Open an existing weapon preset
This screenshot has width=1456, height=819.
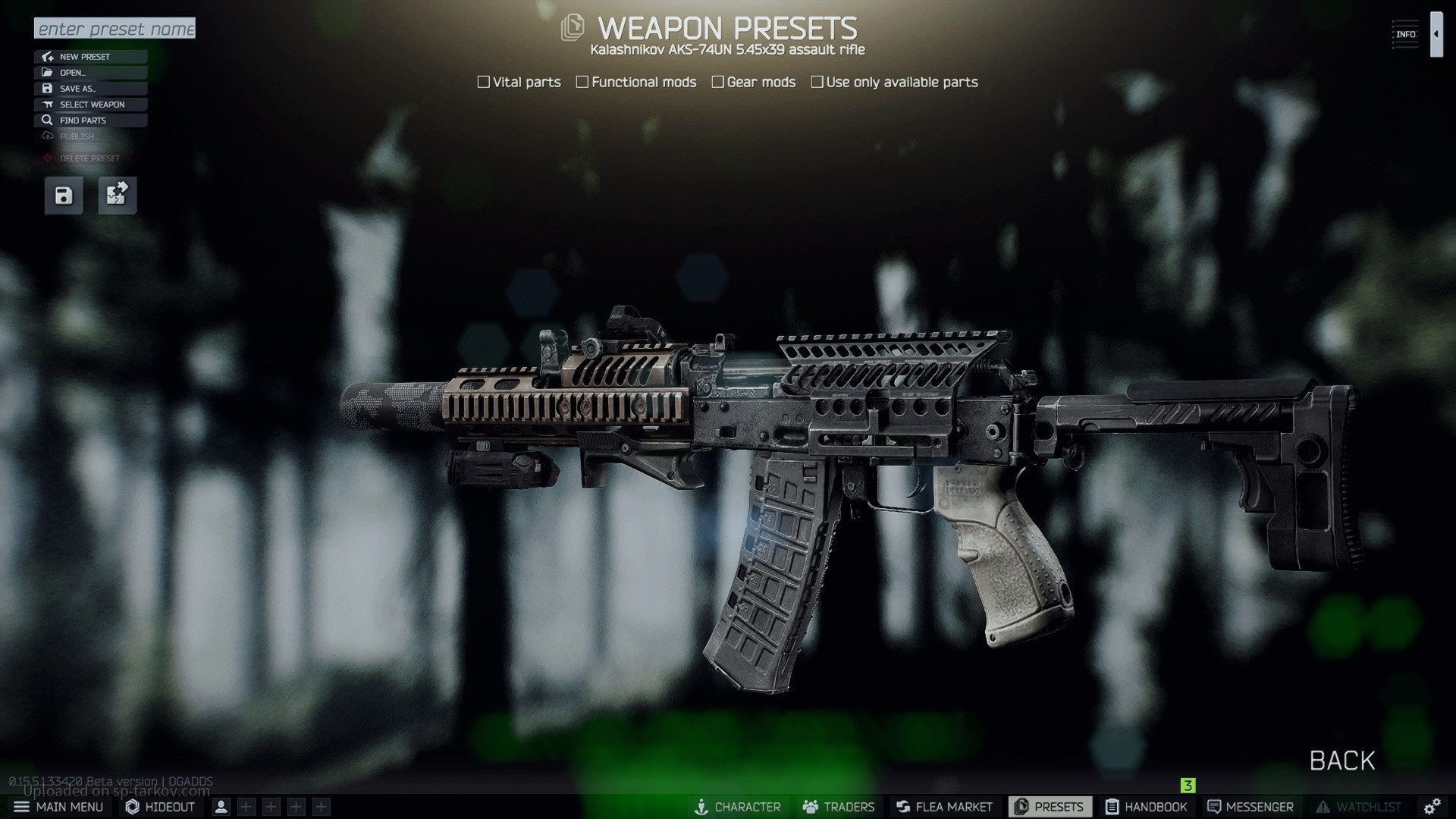pyautogui.click(x=90, y=73)
